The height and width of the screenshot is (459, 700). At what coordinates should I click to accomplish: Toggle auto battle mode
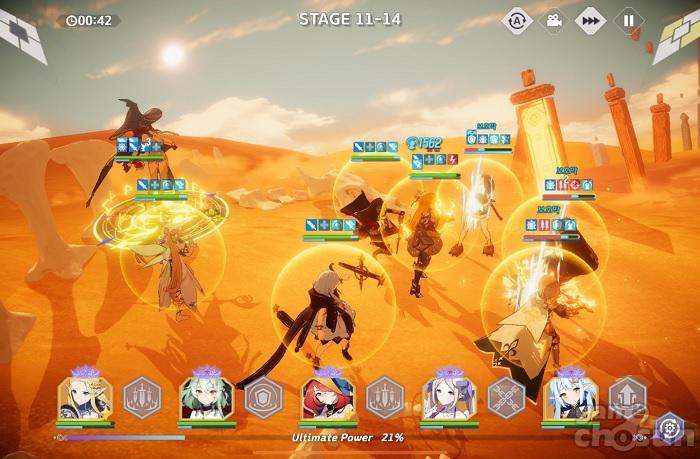[517, 20]
